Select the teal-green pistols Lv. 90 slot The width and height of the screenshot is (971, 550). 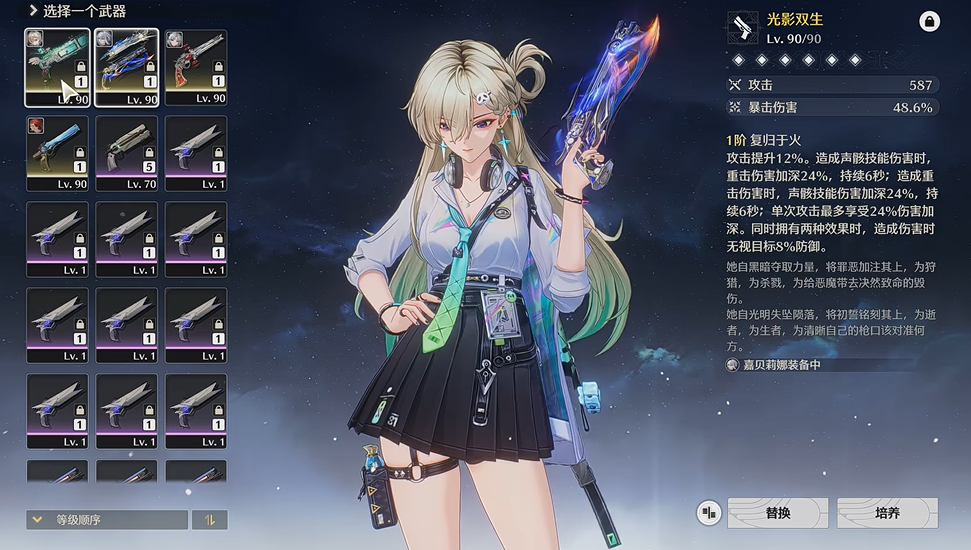[x=57, y=67]
